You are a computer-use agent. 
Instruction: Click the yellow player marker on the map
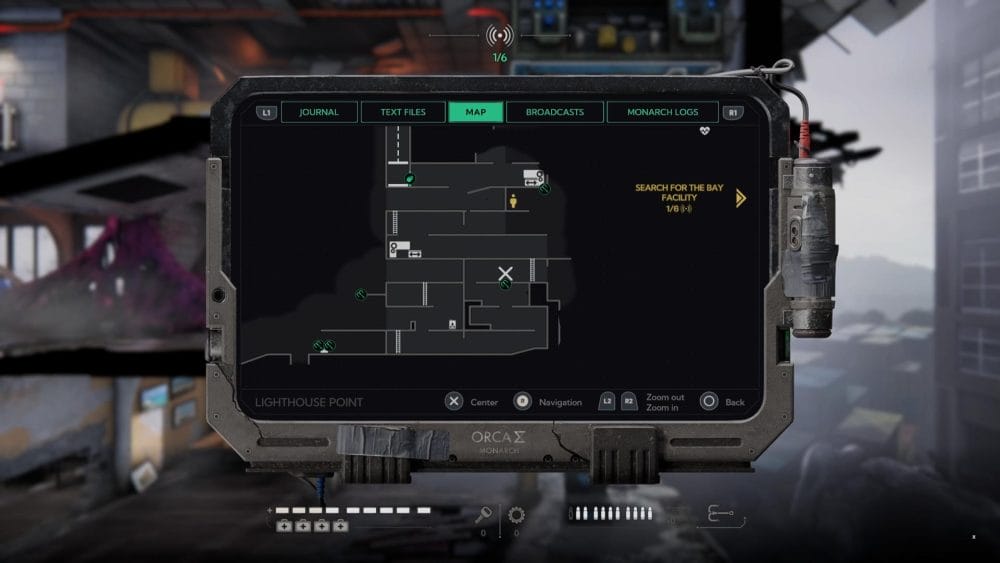click(x=513, y=201)
